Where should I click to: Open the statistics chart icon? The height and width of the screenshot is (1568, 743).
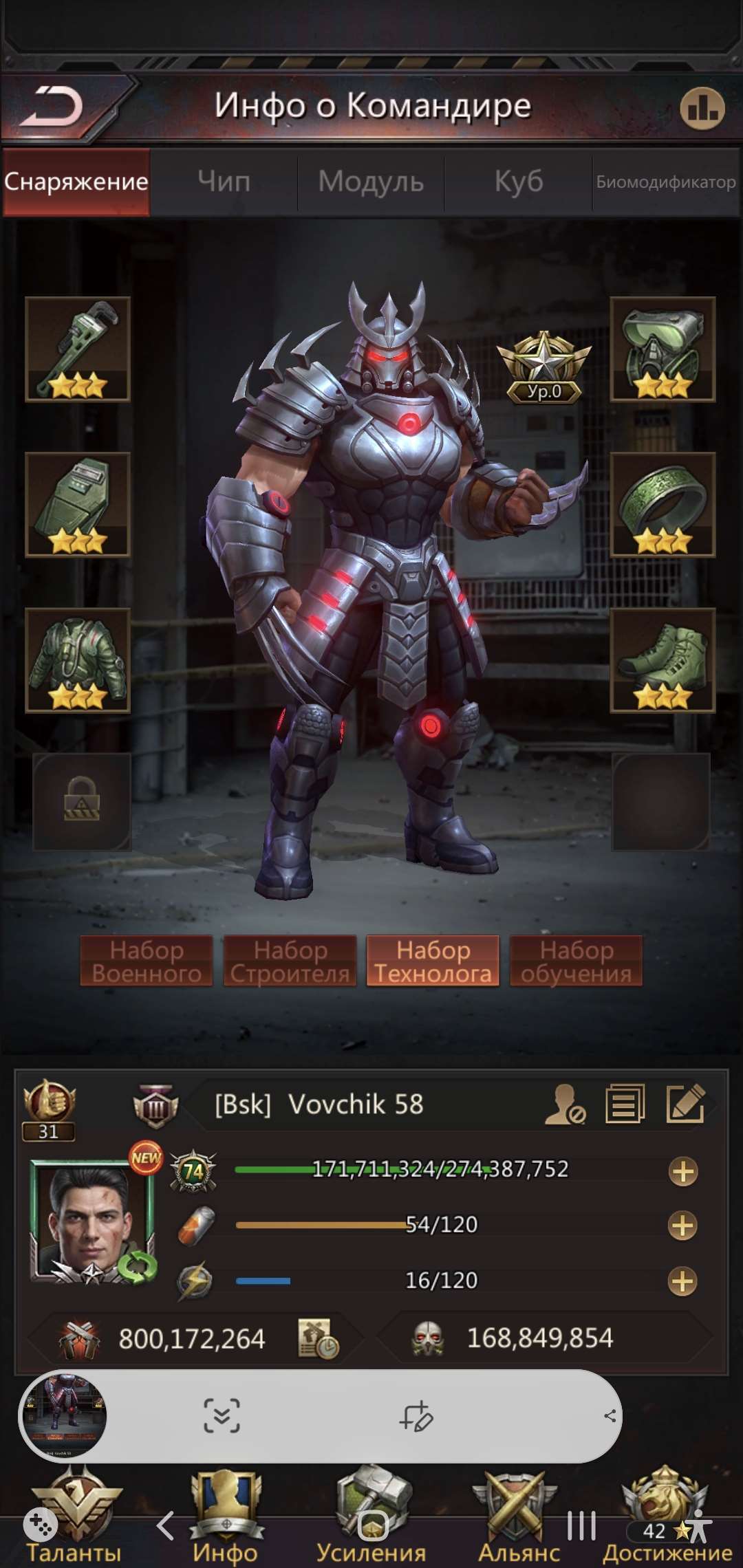(702, 109)
